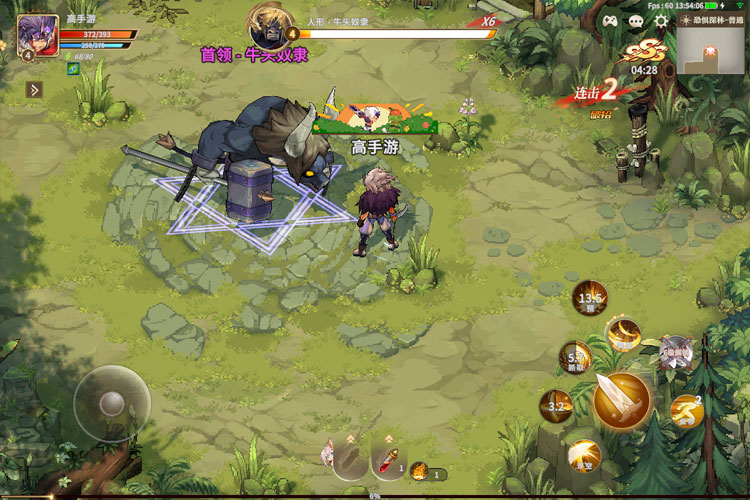Tap the orange flame item counter
This screenshot has width=750, height=500.
(x=421, y=470)
